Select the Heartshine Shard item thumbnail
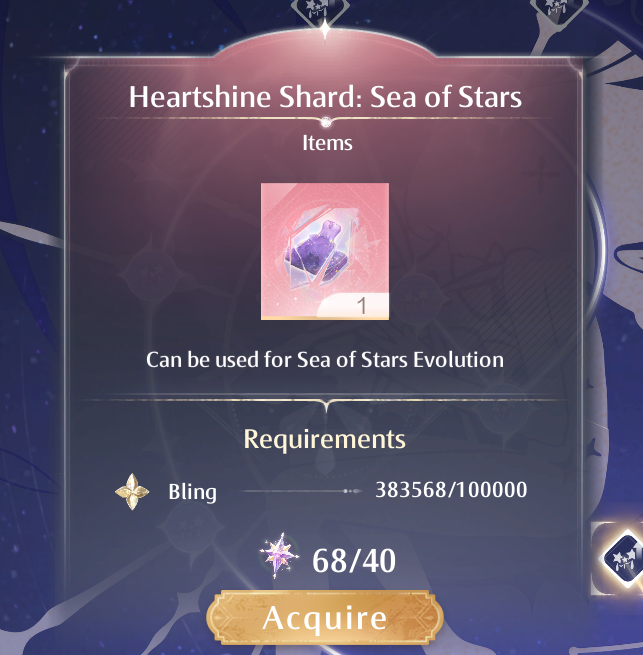Screen dimensions: 643x655 coord(325,252)
